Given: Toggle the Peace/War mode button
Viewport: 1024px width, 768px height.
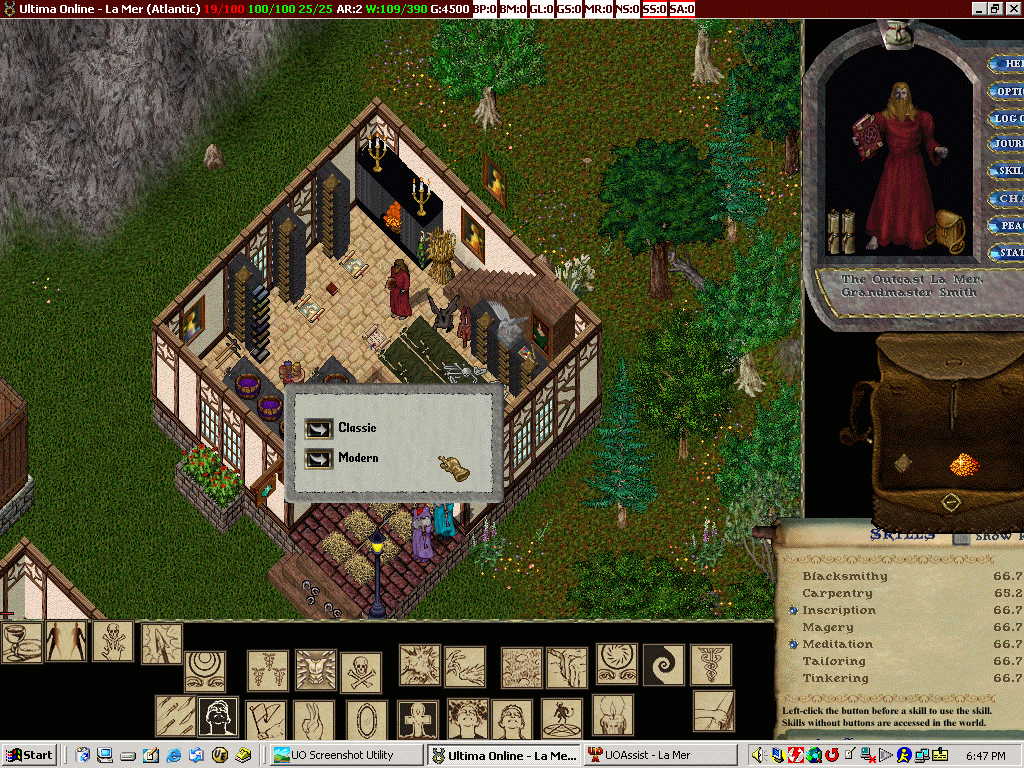Looking at the screenshot, I should click(1006, 225).
